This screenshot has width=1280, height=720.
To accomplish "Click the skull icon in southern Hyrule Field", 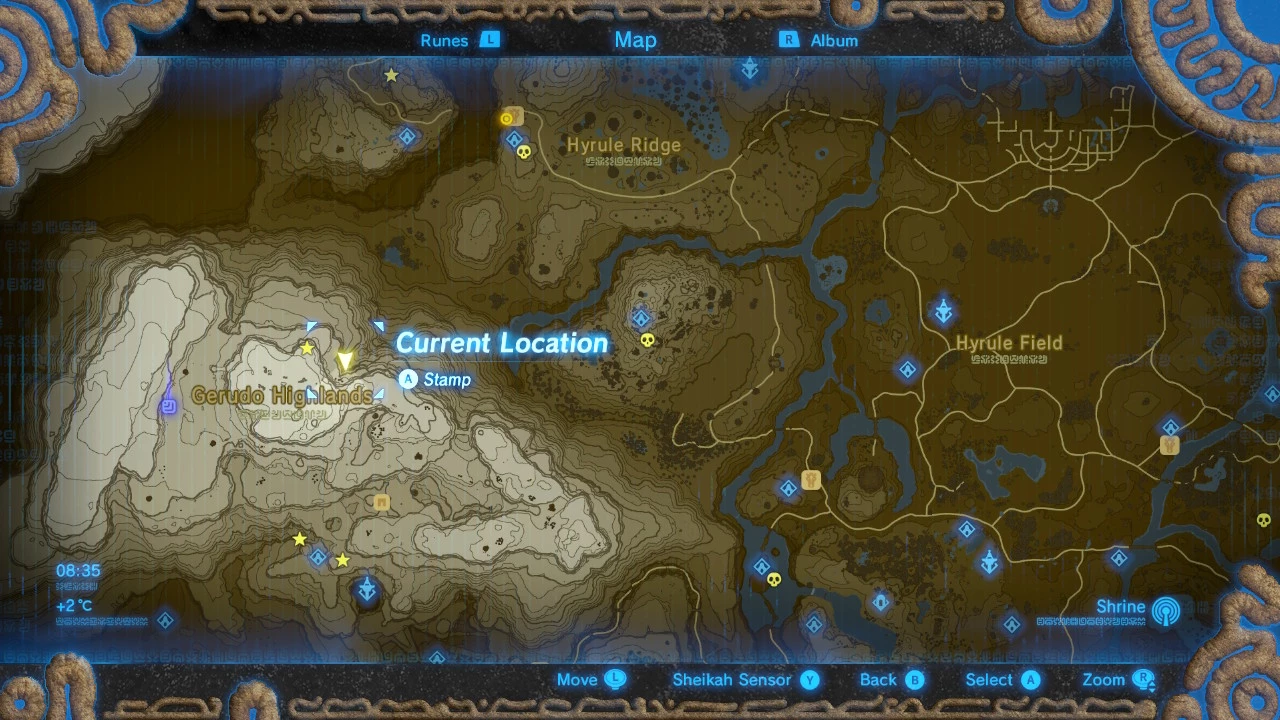I will pos(772,578).
